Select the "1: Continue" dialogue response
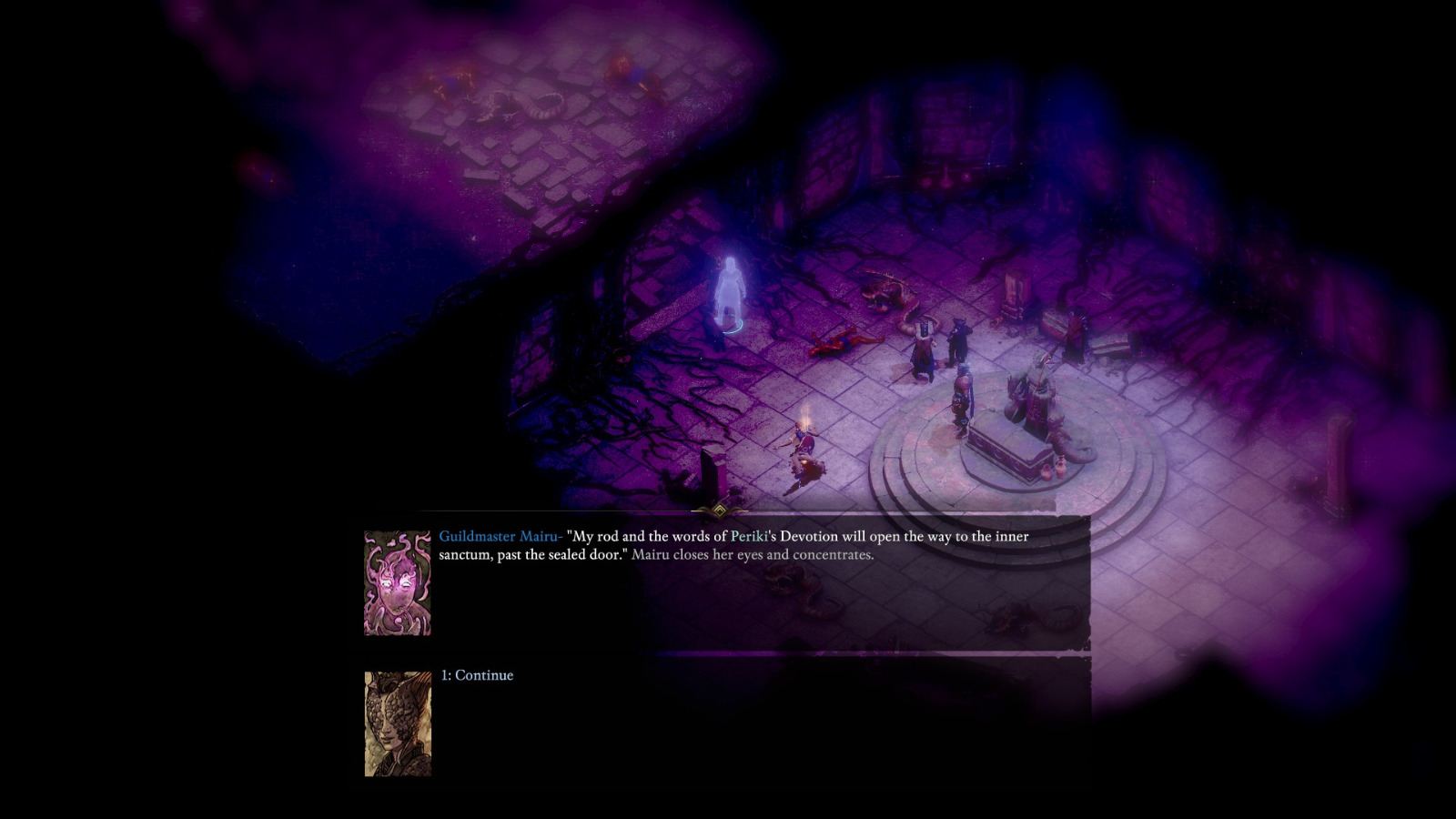Screen dimensions: 1456x819 [477, 674]
